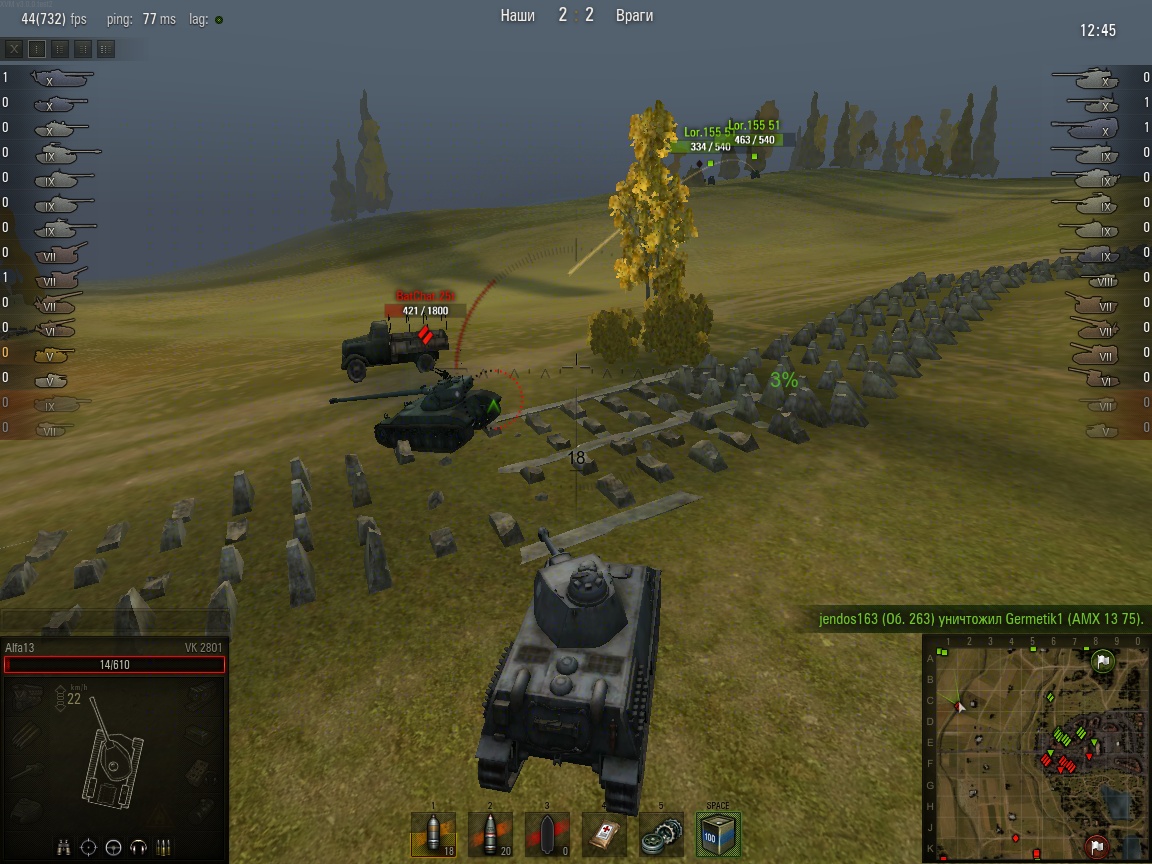
Task: Hide the team panel with X button
Action: tap(14, 48)
